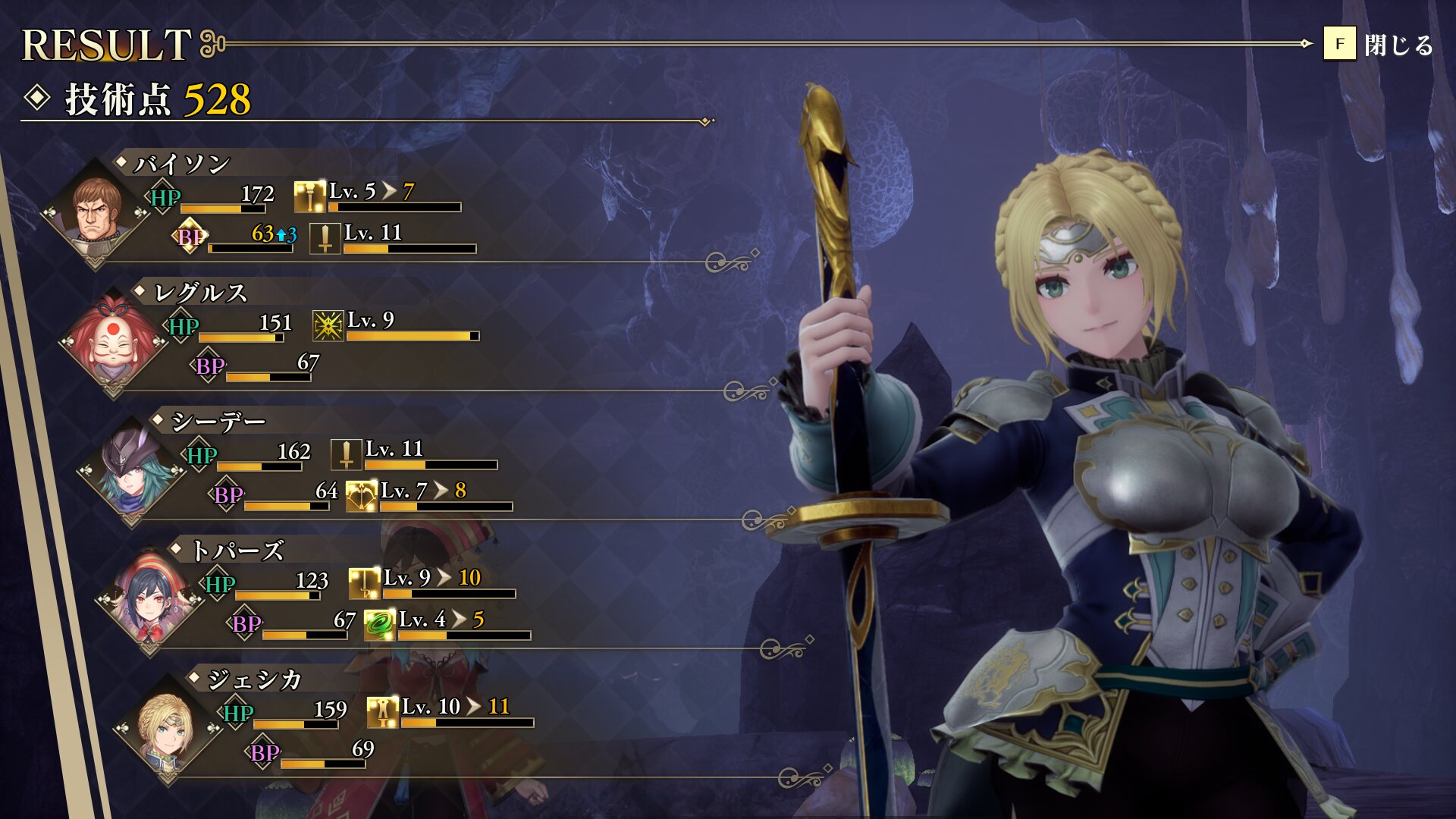Click レグルス's Lv. 9 skill icon
1456x819 pixels.
pyautogui.click(x=328, y=325)
